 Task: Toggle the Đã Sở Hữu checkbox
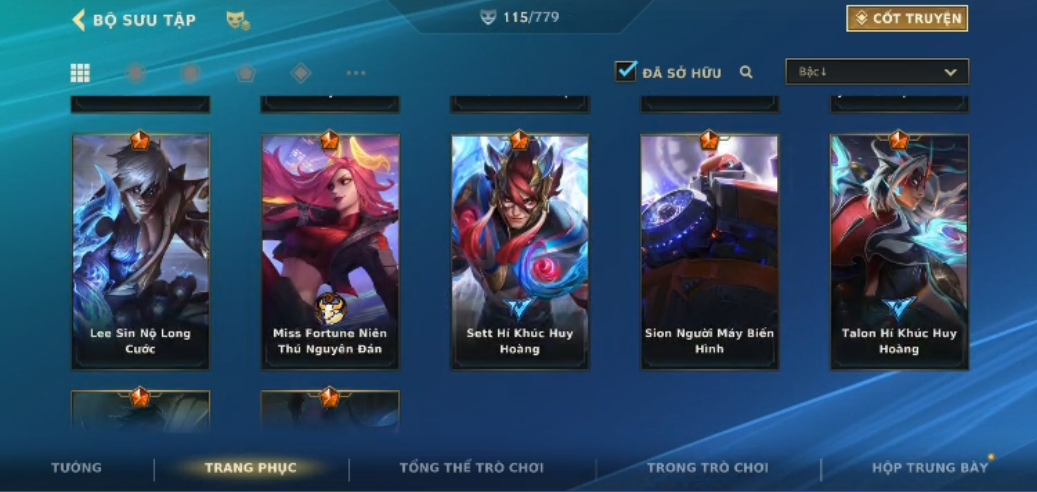(626, 72)
